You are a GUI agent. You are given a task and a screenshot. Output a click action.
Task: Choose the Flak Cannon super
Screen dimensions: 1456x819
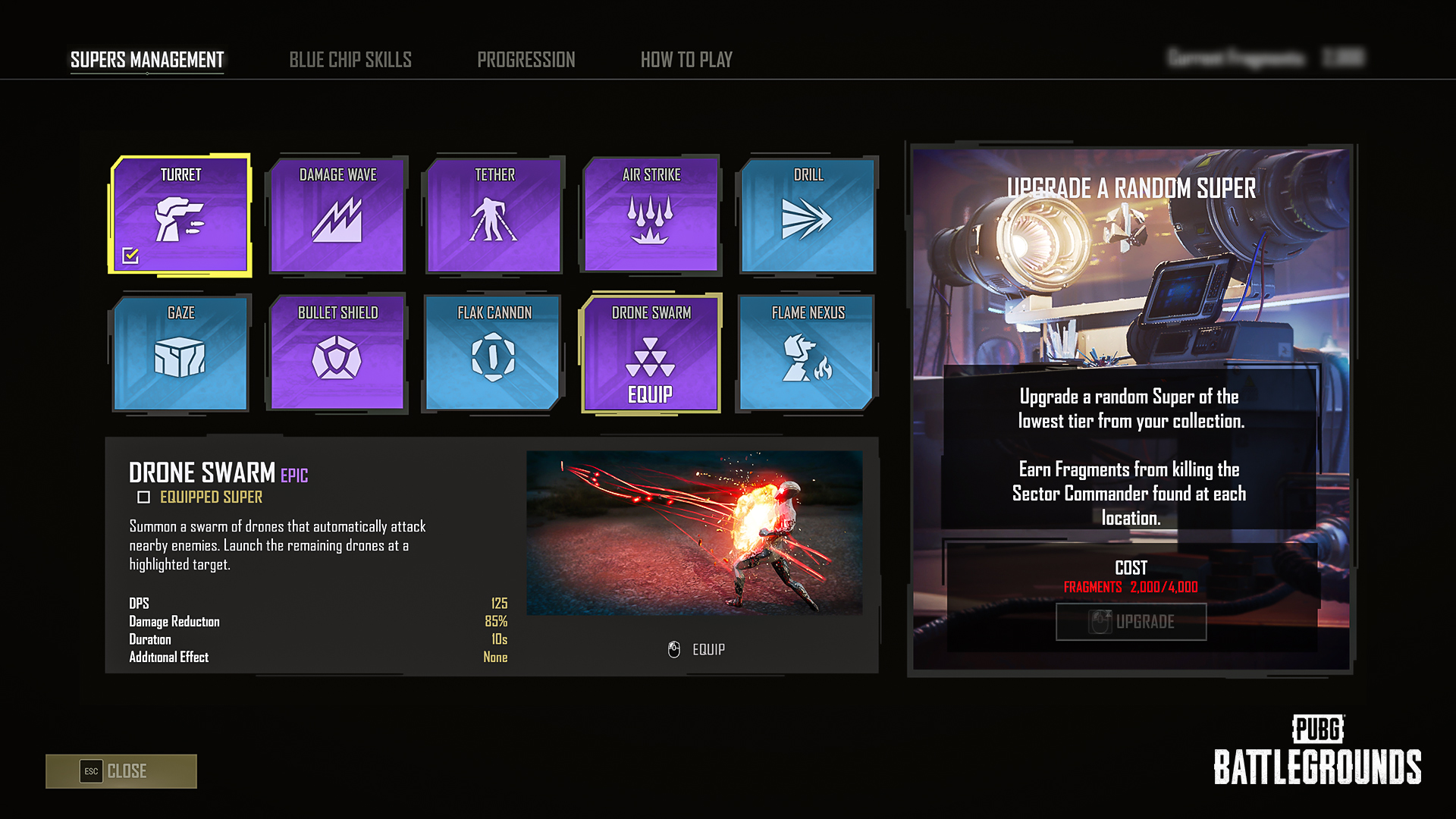[x=494, y=353]
